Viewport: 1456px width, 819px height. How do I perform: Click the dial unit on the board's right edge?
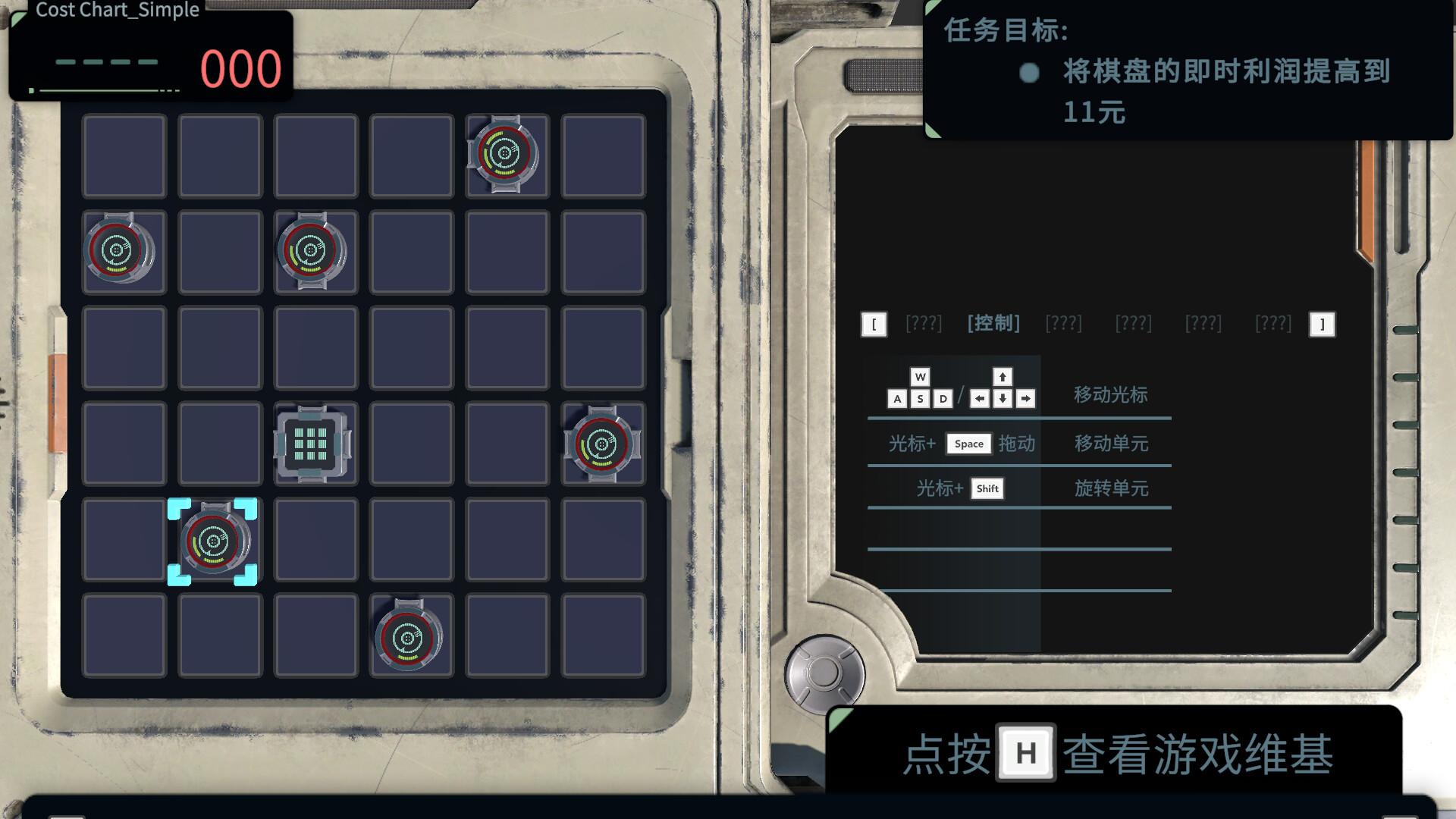(602, 444)
